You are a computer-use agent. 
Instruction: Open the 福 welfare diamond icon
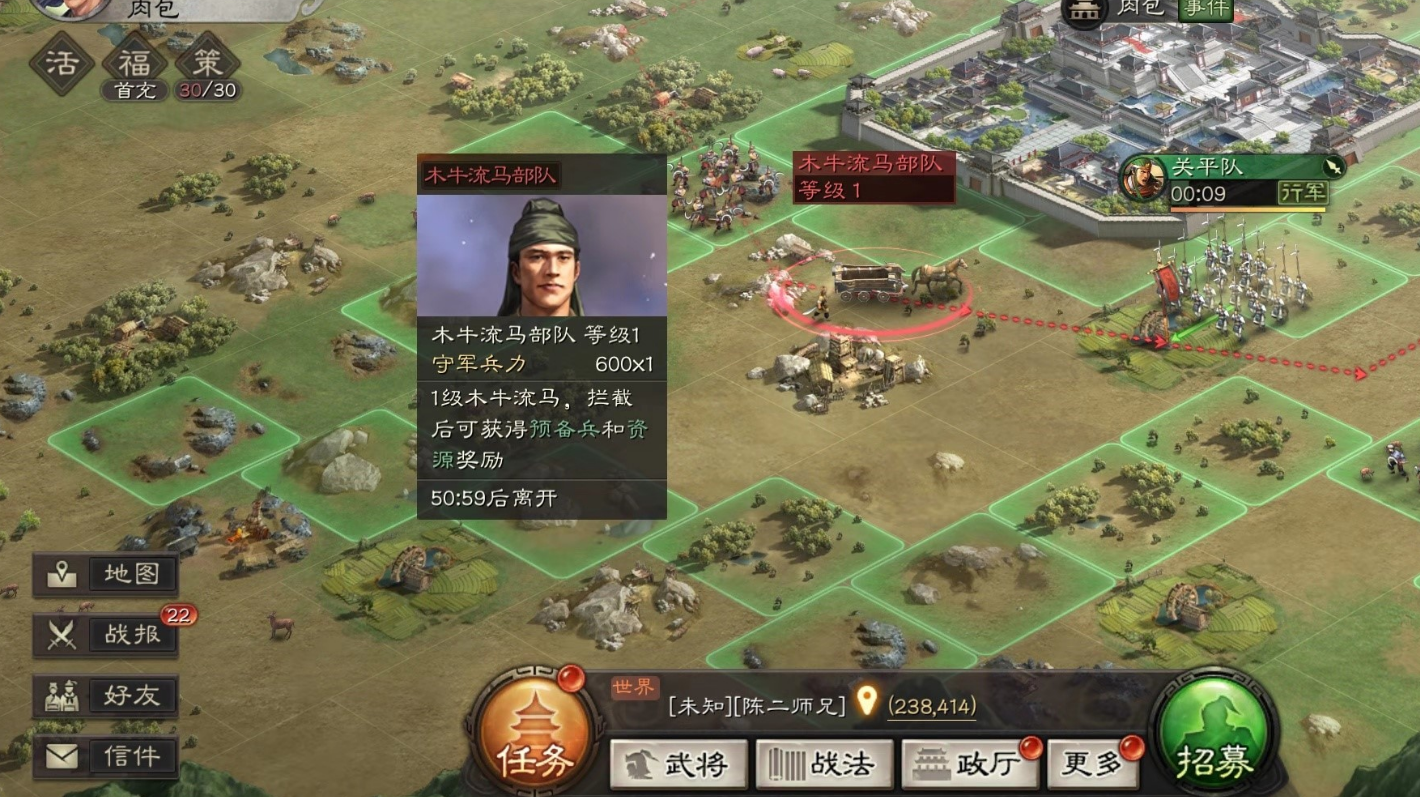coord(135,63)
